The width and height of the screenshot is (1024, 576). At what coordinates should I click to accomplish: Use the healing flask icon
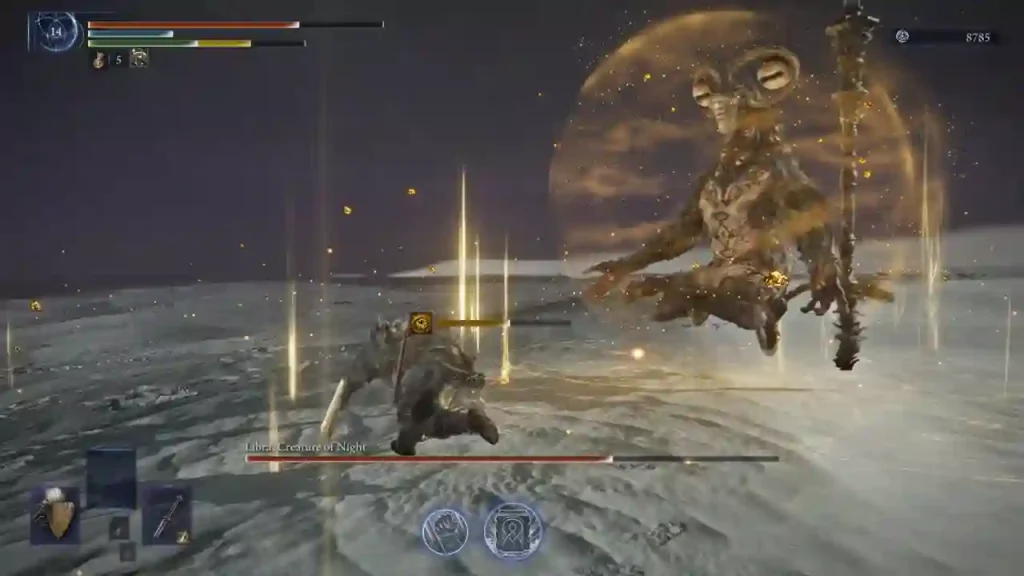[x=99, y=59]
